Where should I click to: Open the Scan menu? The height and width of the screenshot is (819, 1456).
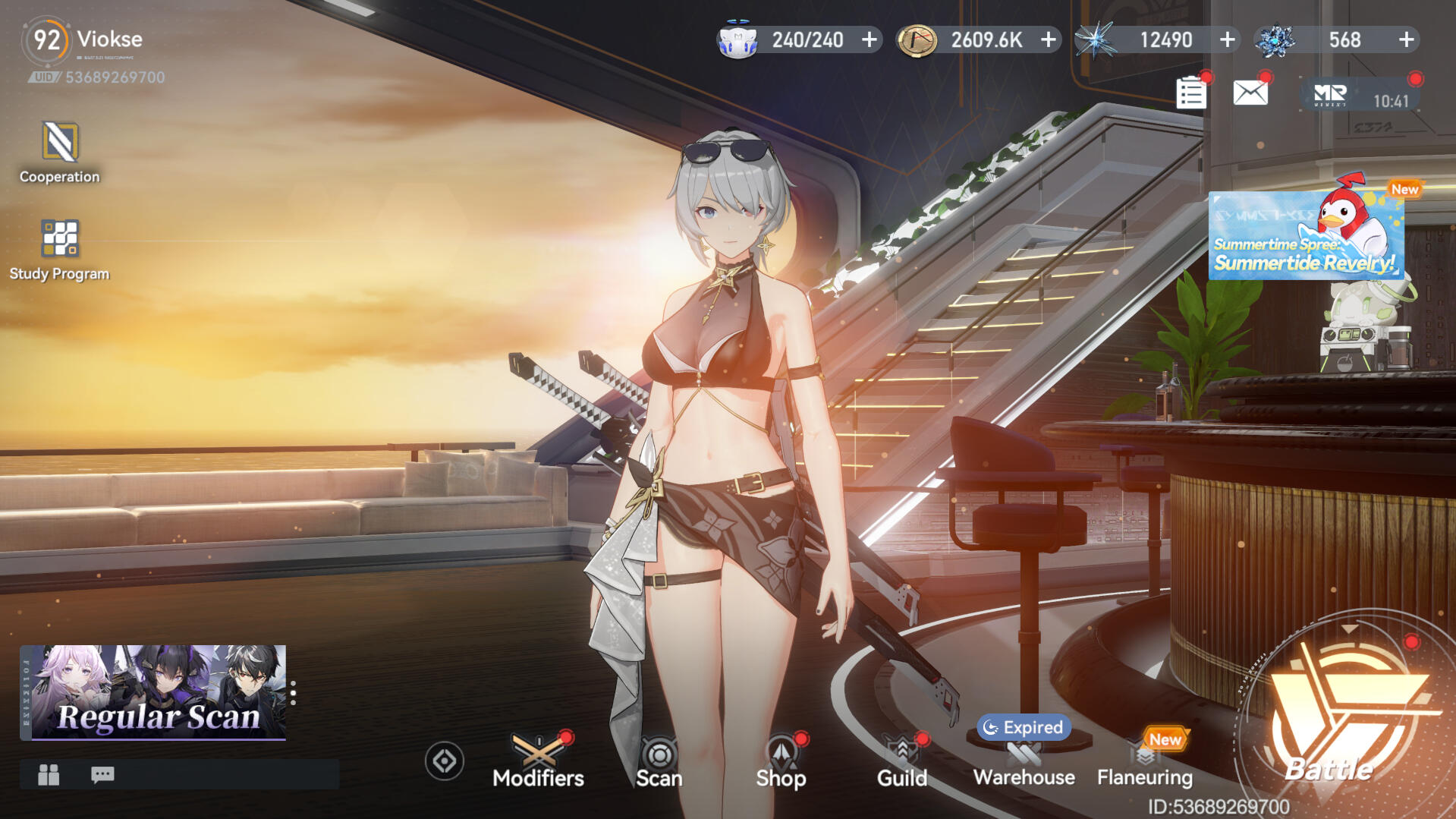click(x=659, y=761)
